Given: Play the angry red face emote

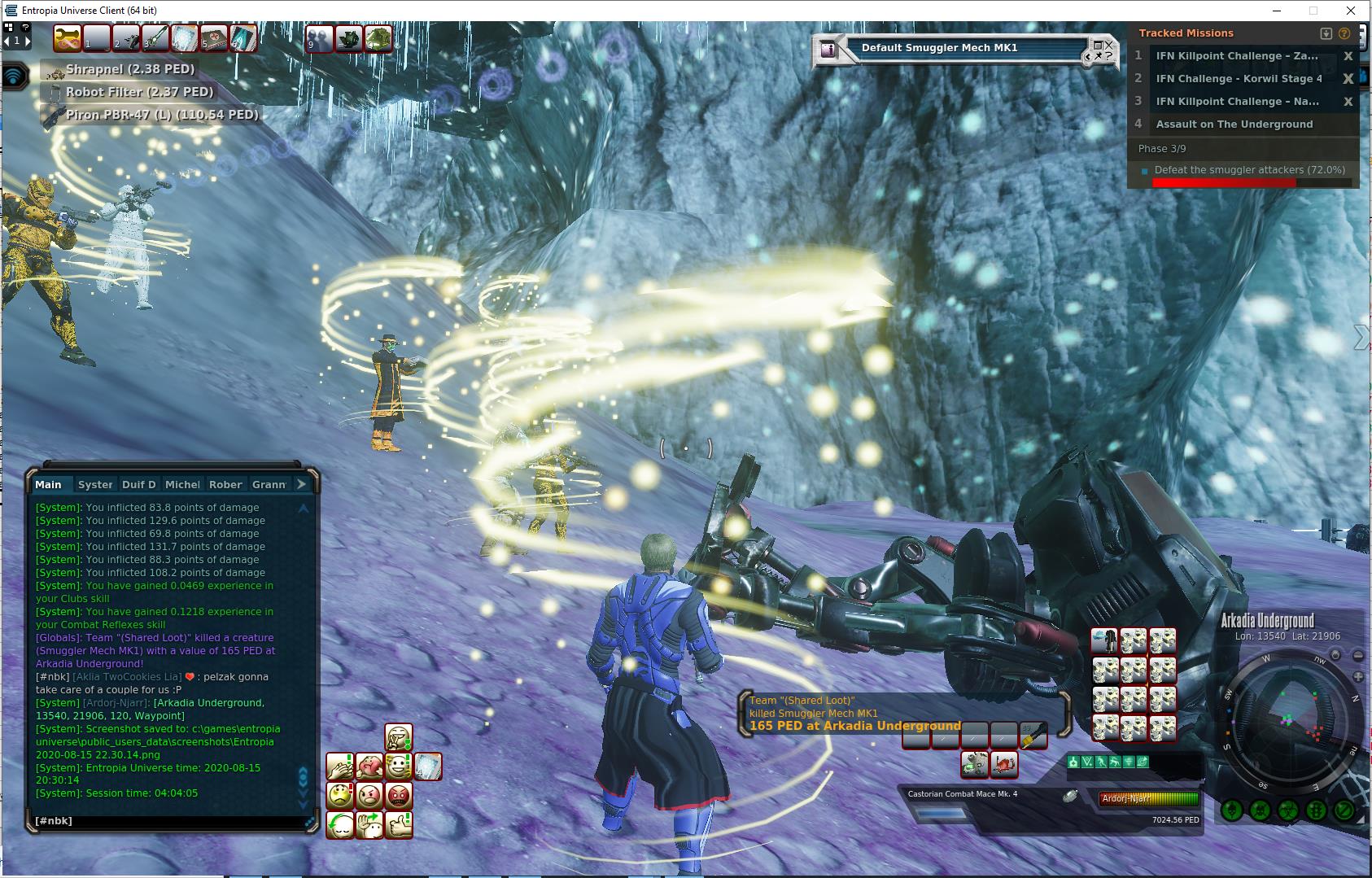Looking at the screenshot, I should tap(399, 795).
